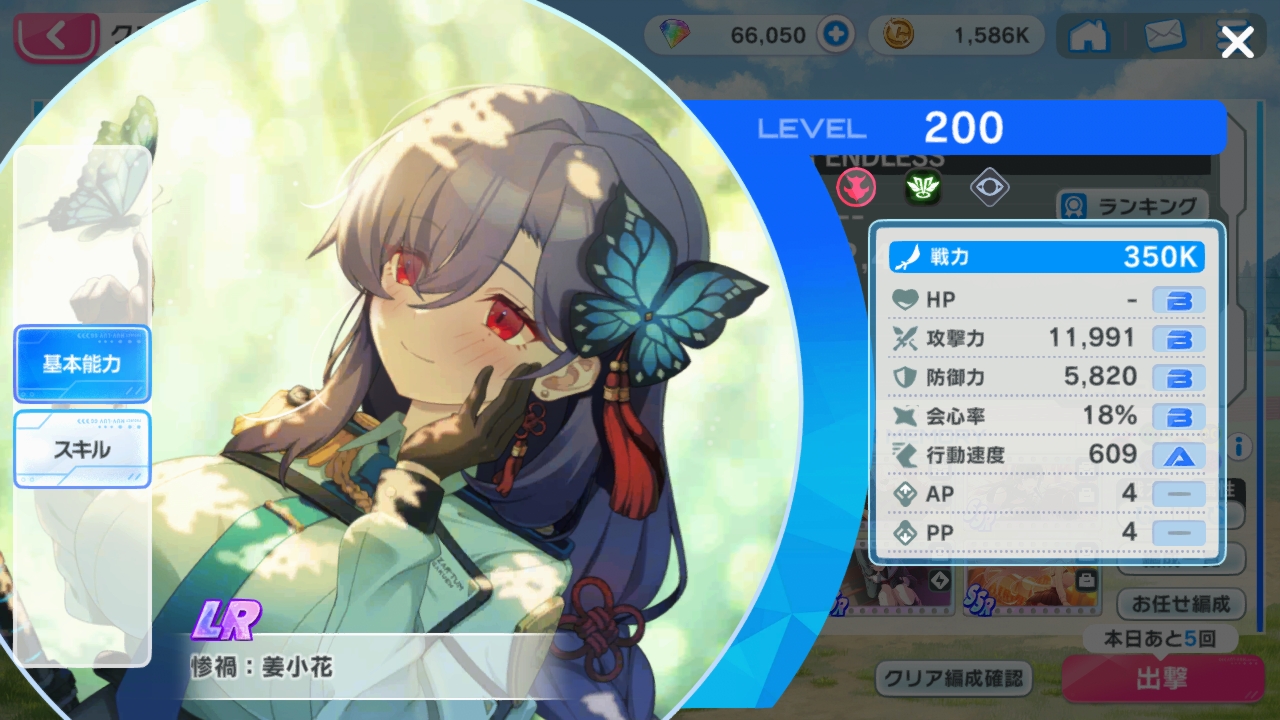Image resolution: width=1280 pixels, height=720 pixels.
Task: Go back with the pink arrow button
Action: (x=56, y=38)
